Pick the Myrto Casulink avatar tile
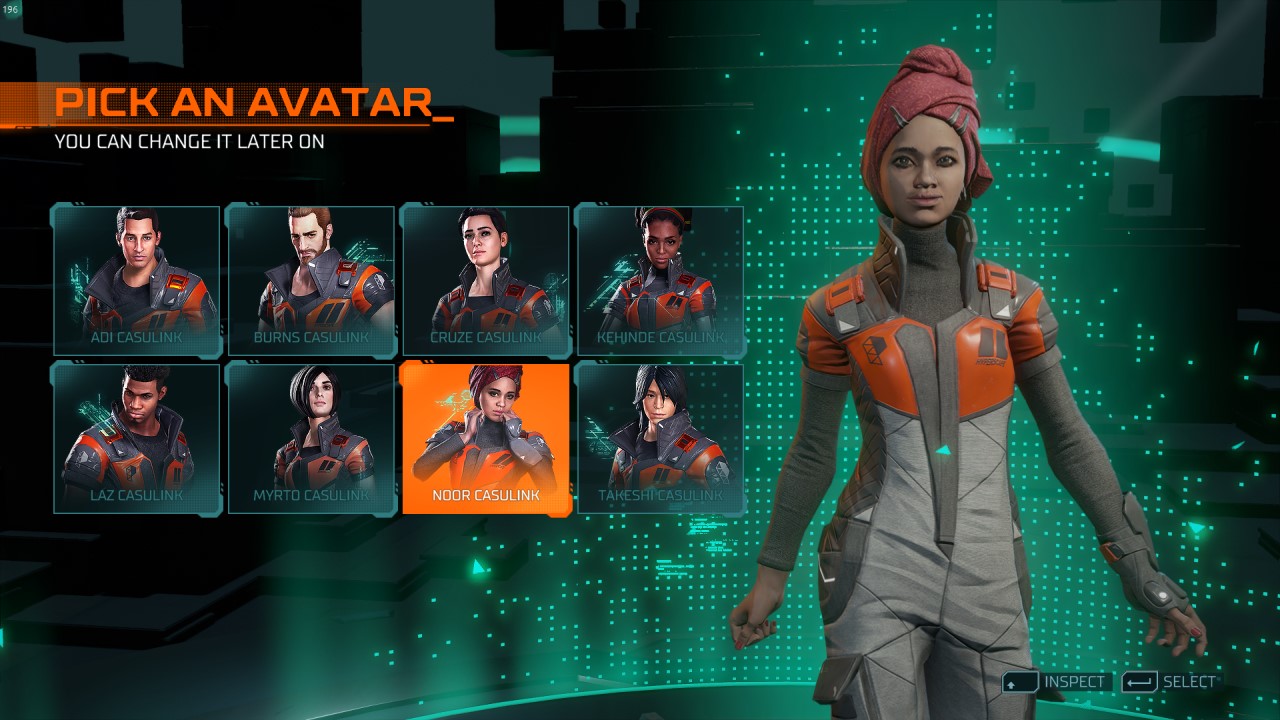The height and width of the screenshot is (720, 1280). (311, 438)
